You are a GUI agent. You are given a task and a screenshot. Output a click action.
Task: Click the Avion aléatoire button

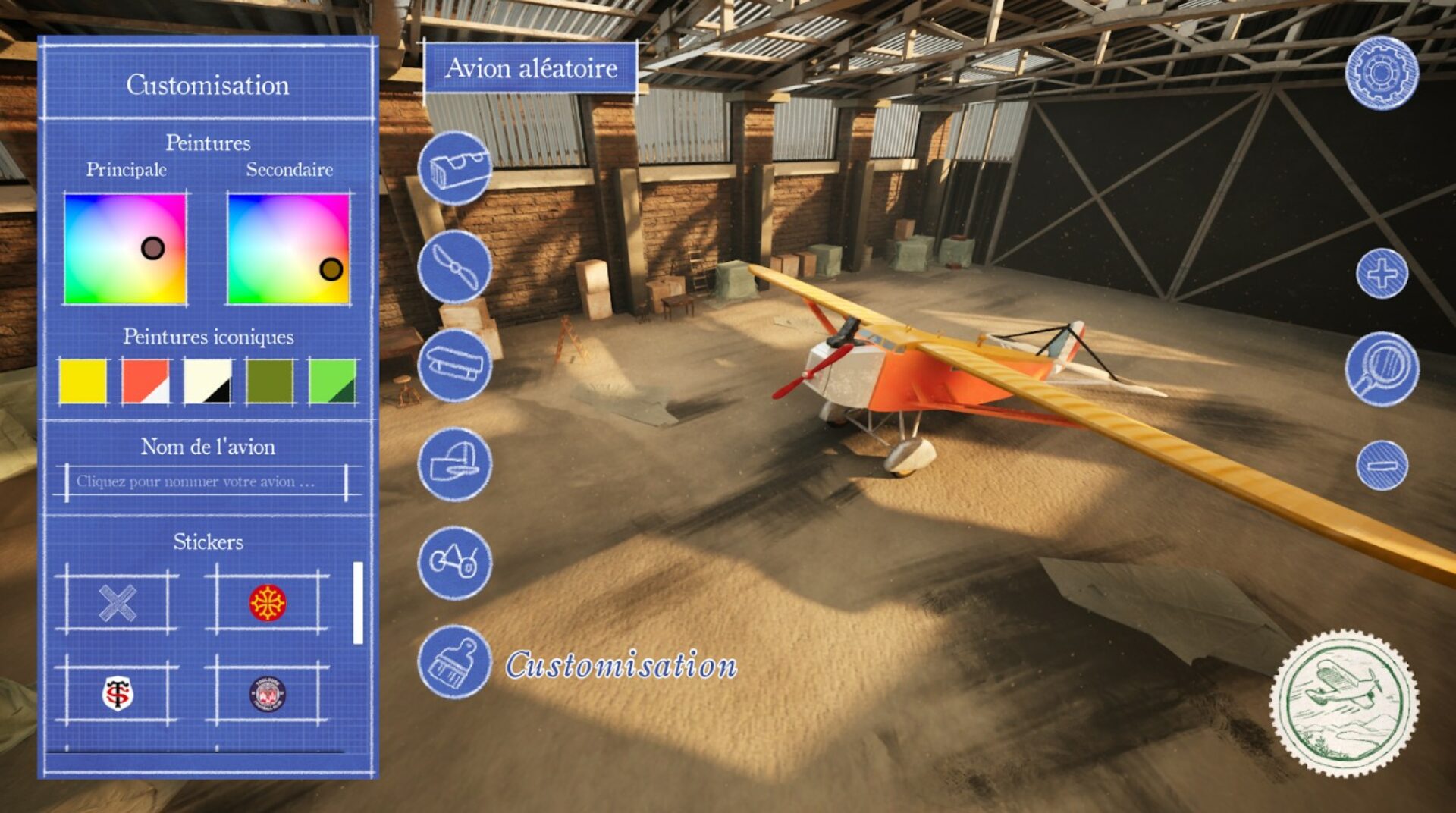530,69
